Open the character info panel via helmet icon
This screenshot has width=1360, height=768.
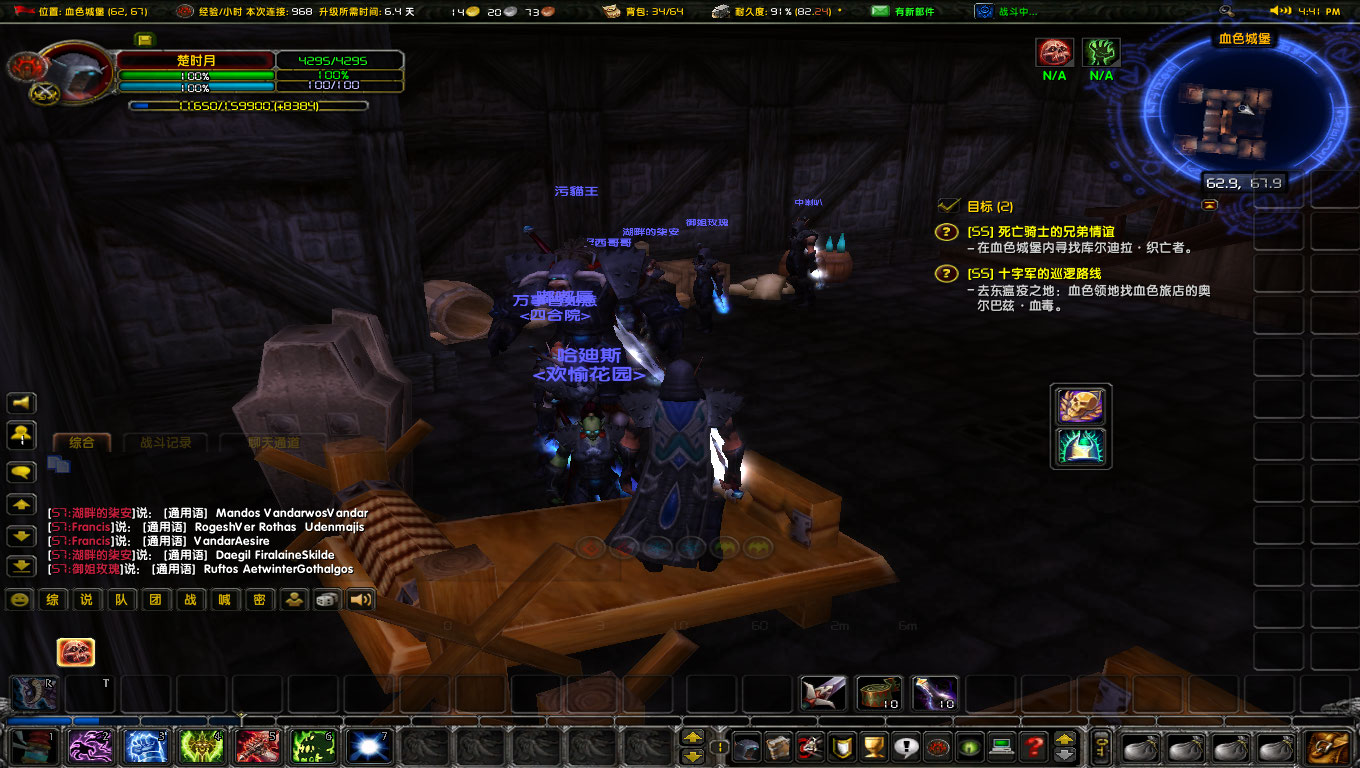pos(745,747)
